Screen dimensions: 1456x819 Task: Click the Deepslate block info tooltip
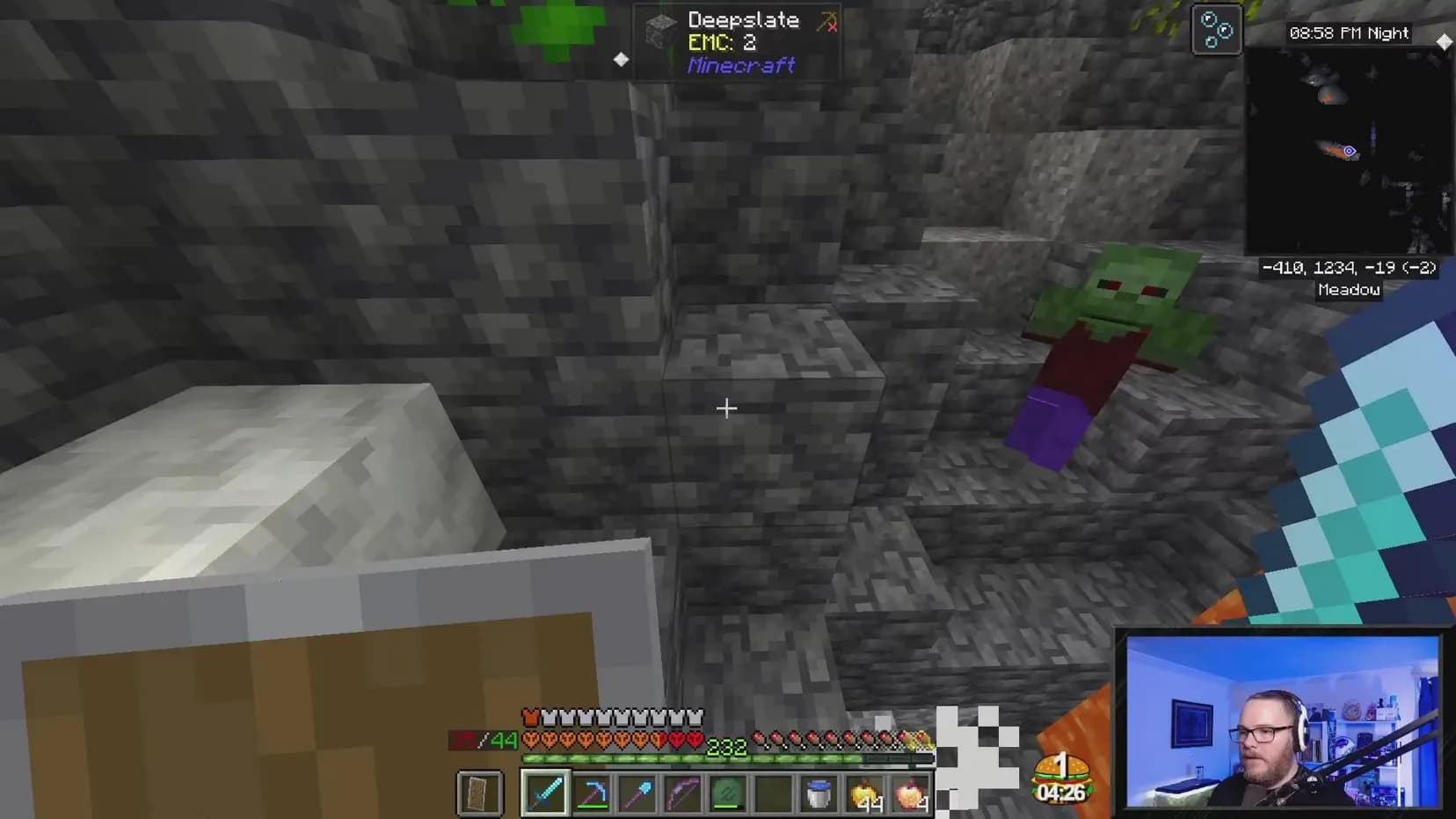(737, 42)
